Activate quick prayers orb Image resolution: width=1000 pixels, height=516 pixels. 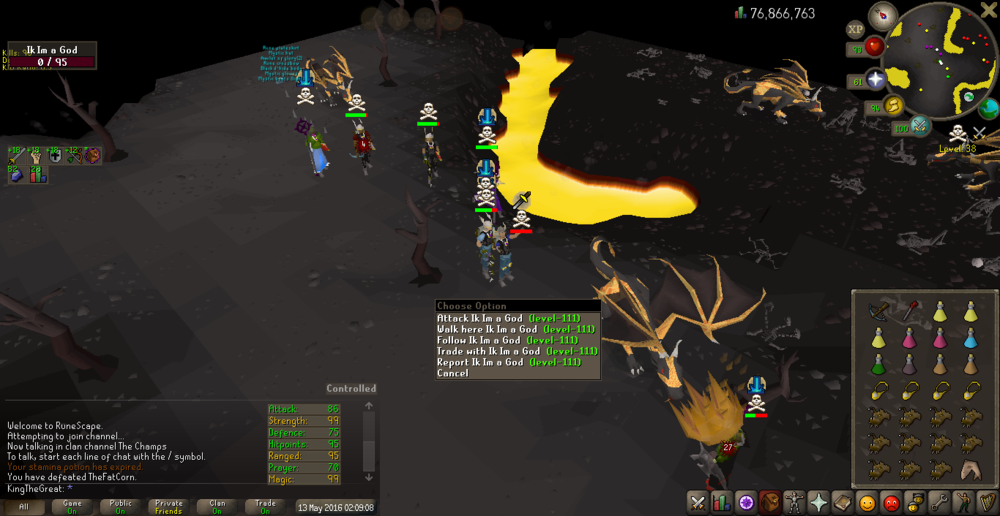click(877, 80)
